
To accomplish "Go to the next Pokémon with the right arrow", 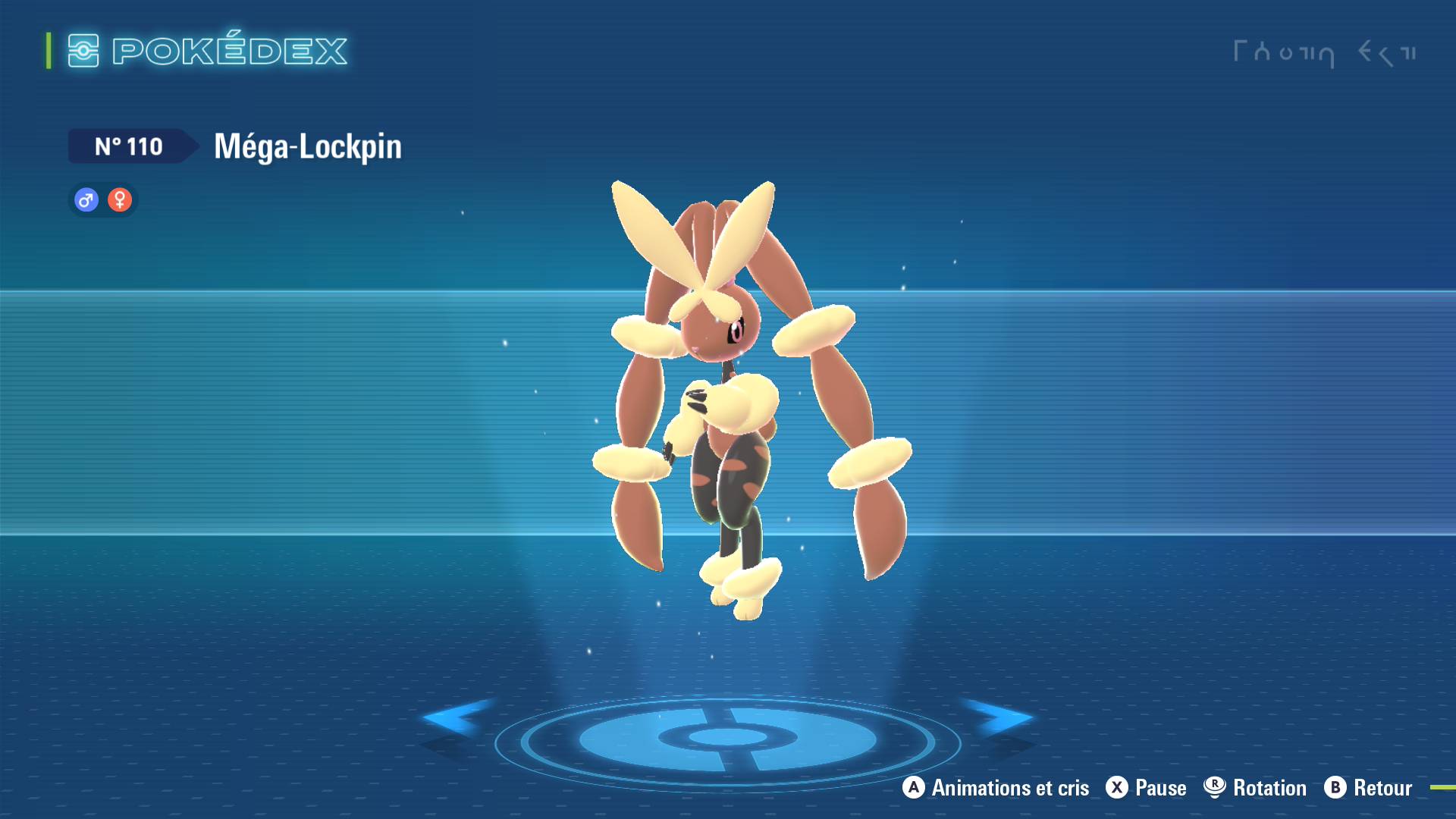I will [x=998, y=717].
